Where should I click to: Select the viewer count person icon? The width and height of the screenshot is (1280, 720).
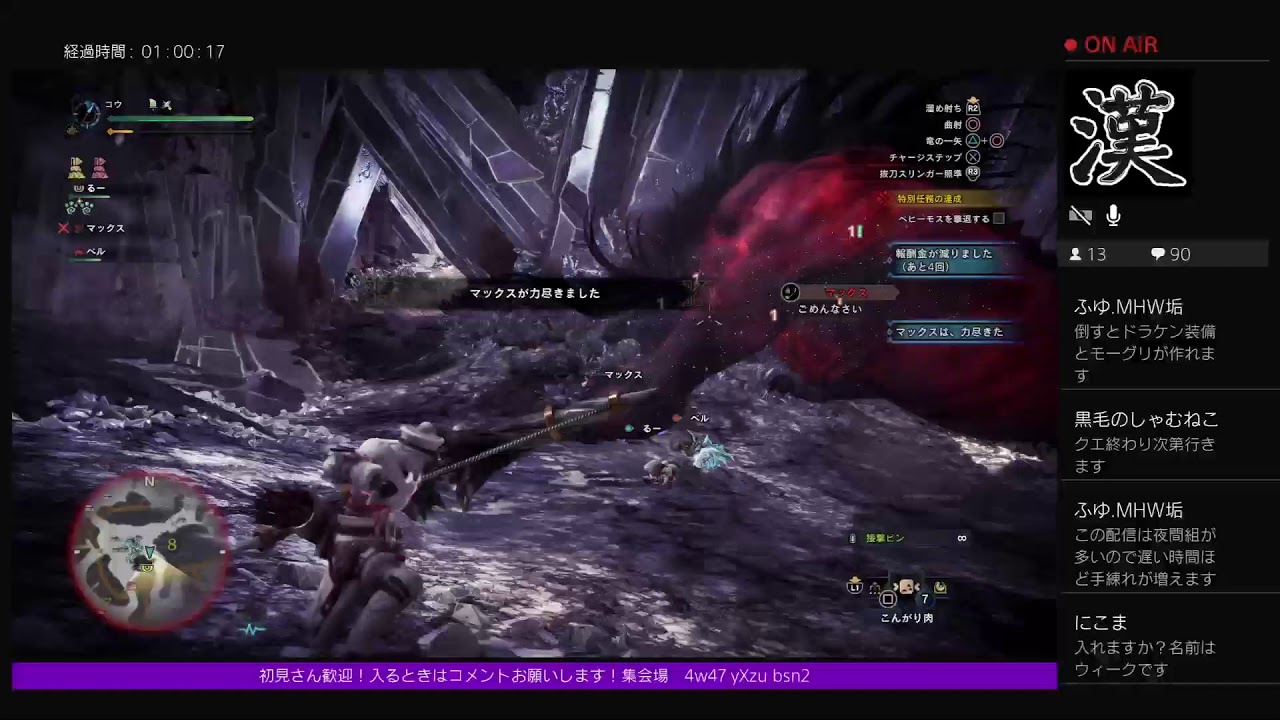(1075, 253)
